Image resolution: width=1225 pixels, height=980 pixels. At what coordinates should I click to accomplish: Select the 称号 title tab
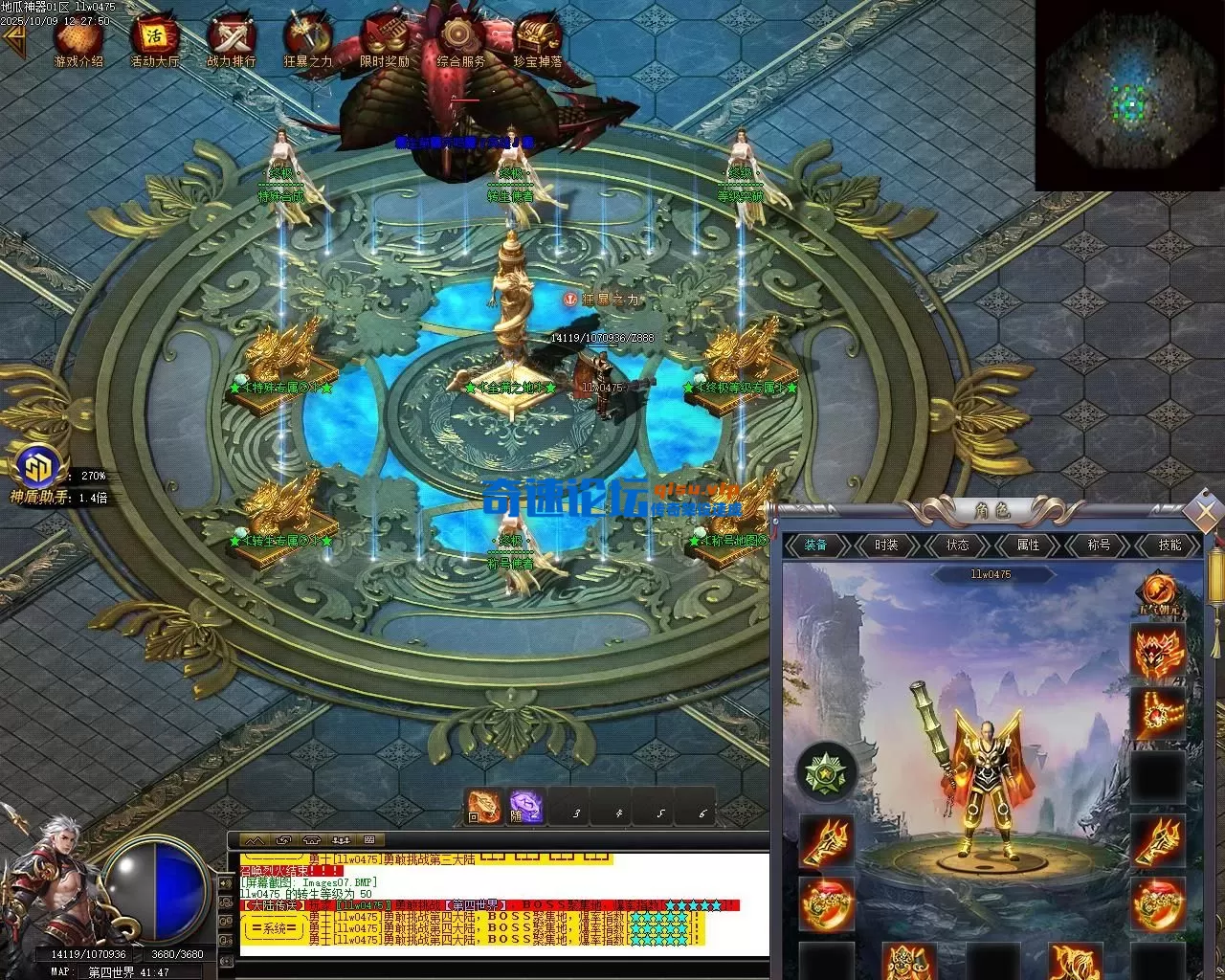(x=1099, y=546)
